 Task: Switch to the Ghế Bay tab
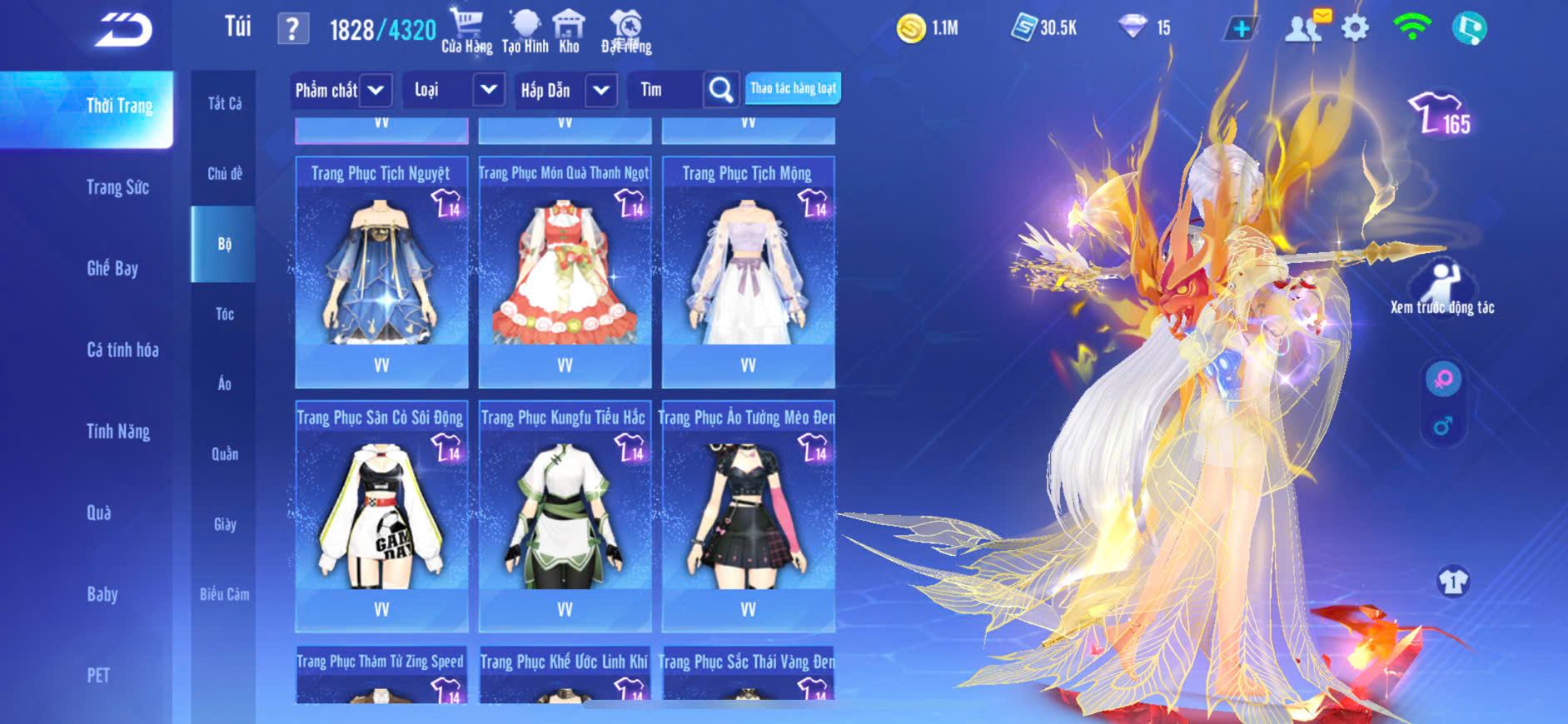[112, 268]
